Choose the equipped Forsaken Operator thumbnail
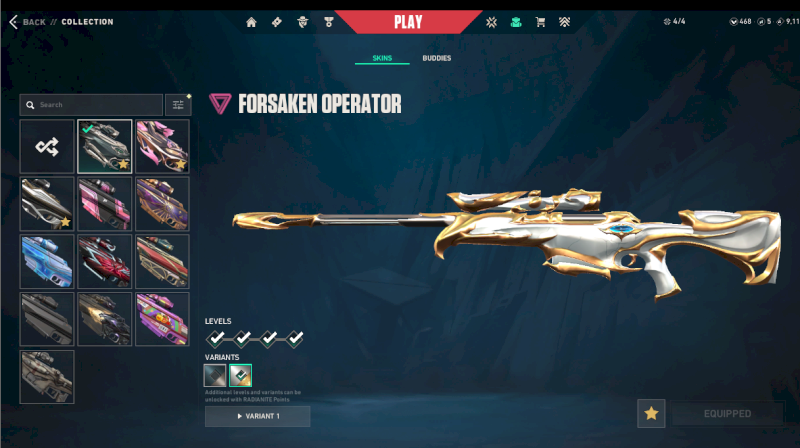The image size is (800, 448). [105, 147]
